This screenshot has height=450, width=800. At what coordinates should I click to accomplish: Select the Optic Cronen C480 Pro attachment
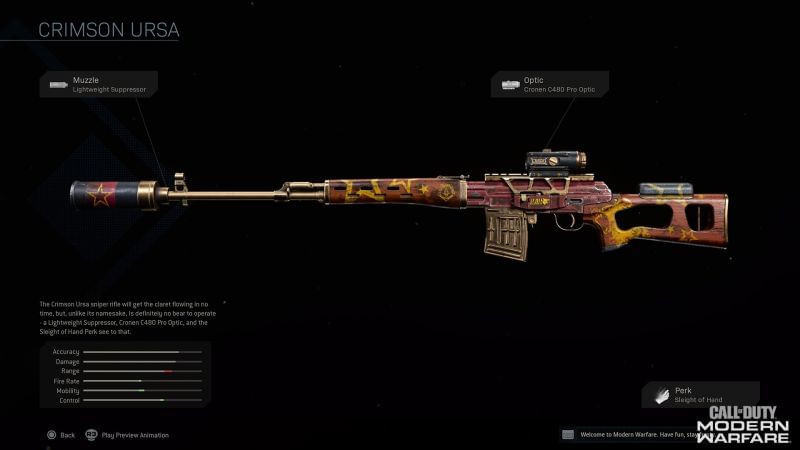[549, 84]
